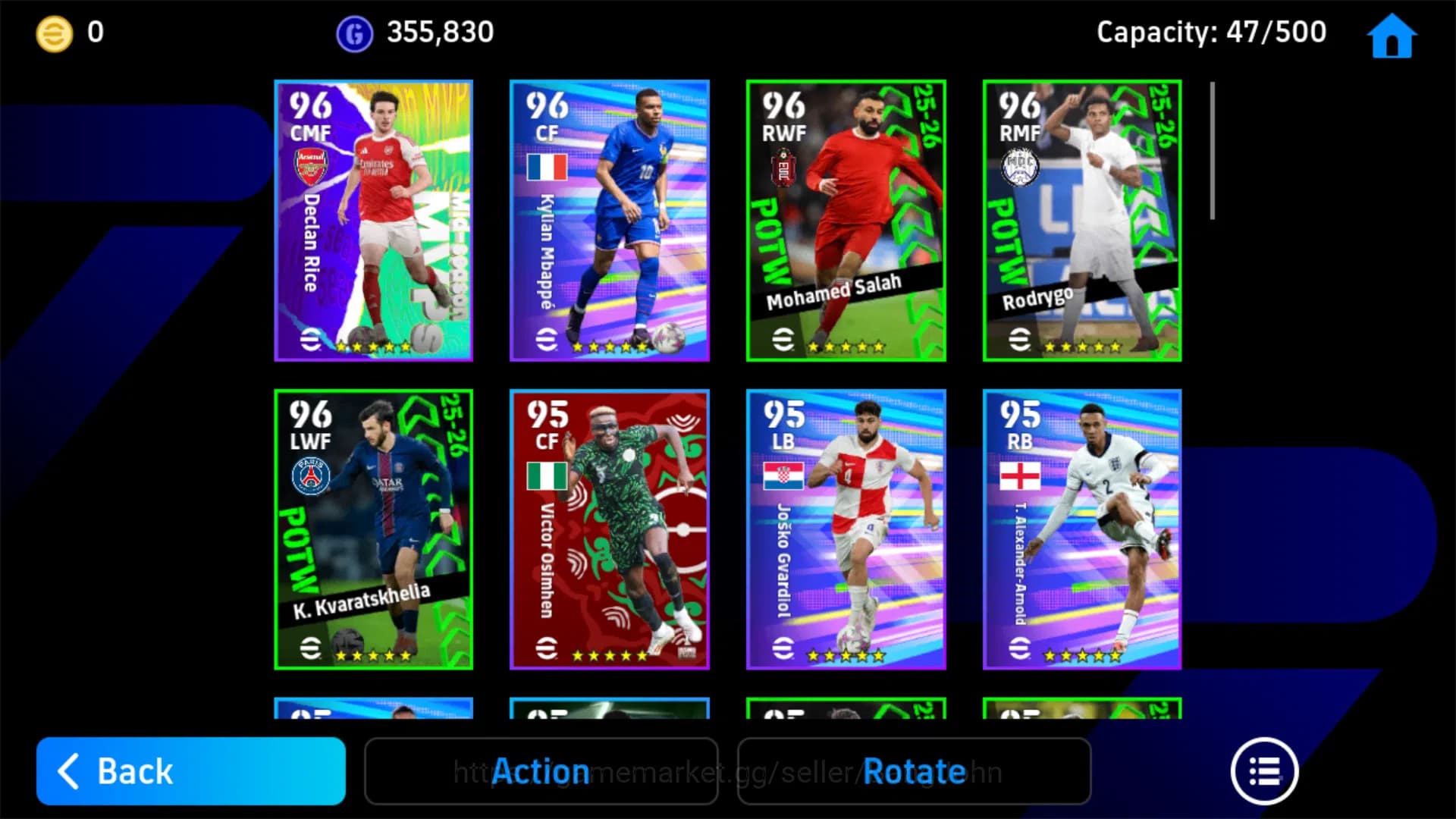Select the Declan Rice Mid-season MVP card
Image resolution: width=1456 pixels, height=819 pixels.
(x=373, y=218)
